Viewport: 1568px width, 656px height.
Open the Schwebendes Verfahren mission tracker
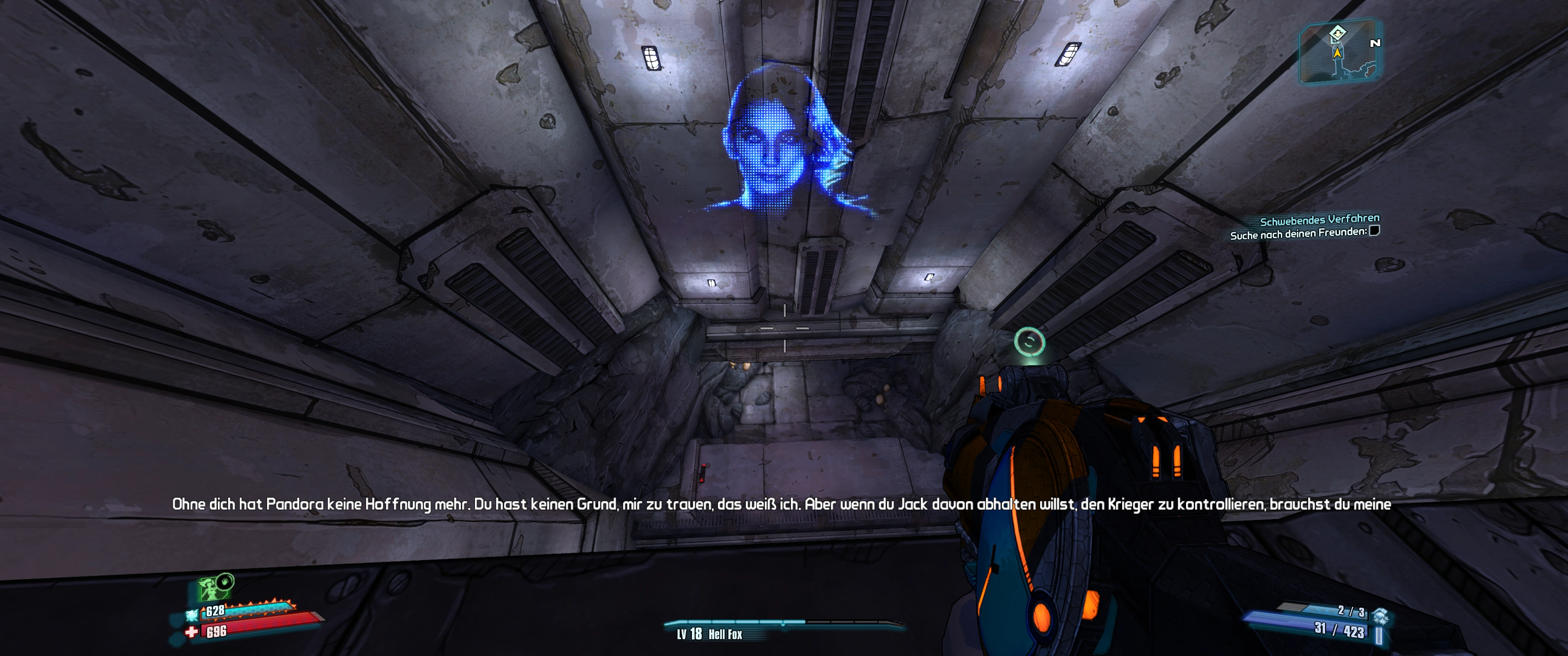tap(1319, 220)
